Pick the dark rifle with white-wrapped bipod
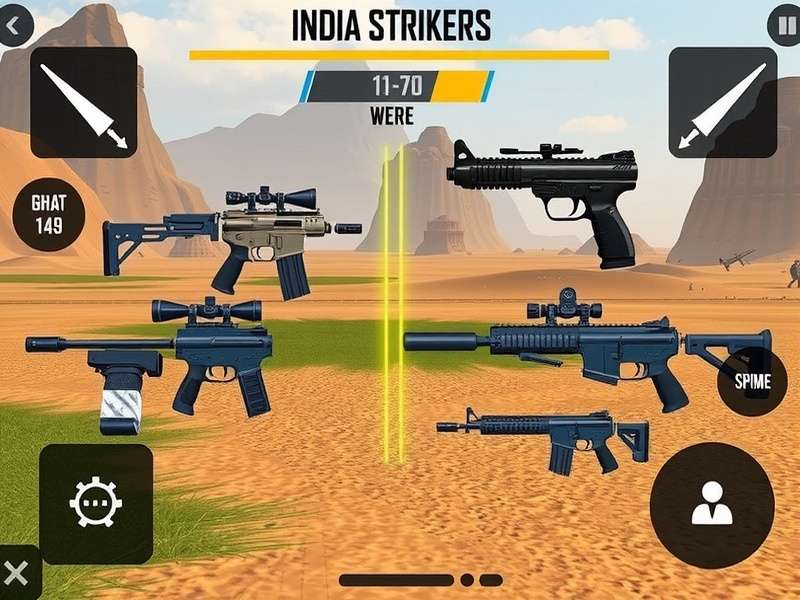This screenshot has height=600, width=800. click(x=175, y=360)
